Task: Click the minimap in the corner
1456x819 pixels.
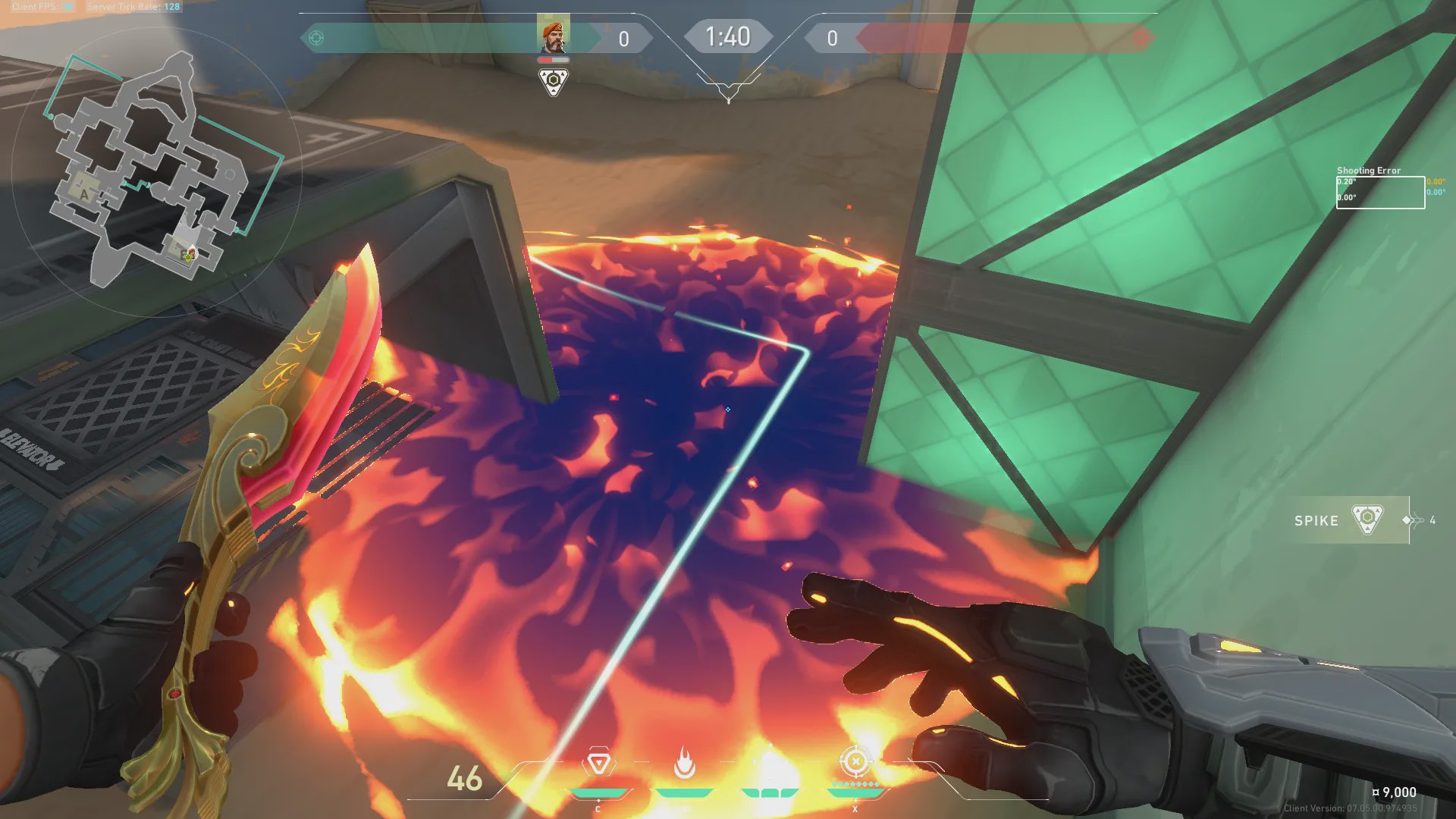Action: [x=155, y=171]
